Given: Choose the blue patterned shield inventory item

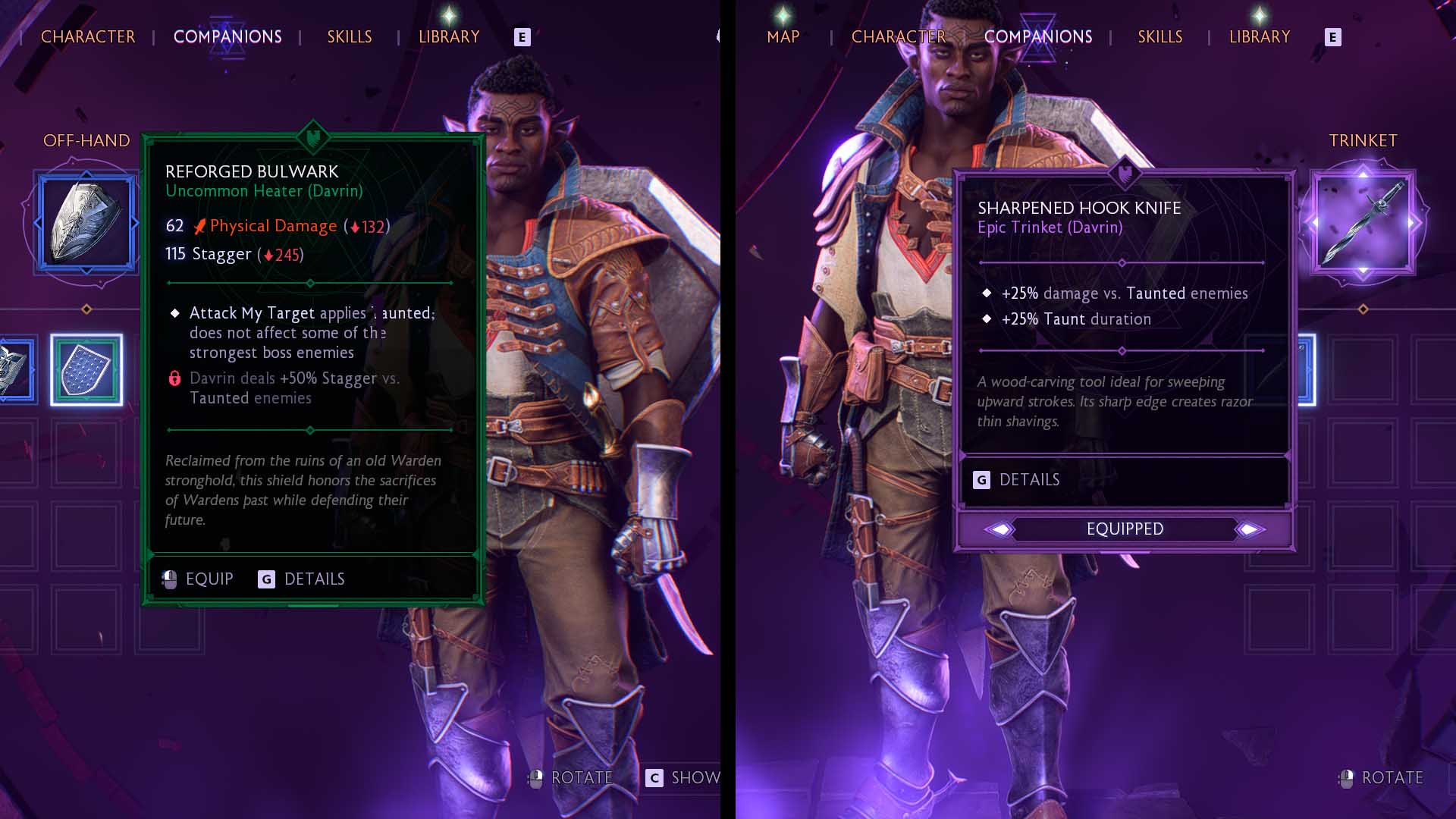Looking at the screenshot, I should (86, 370).
